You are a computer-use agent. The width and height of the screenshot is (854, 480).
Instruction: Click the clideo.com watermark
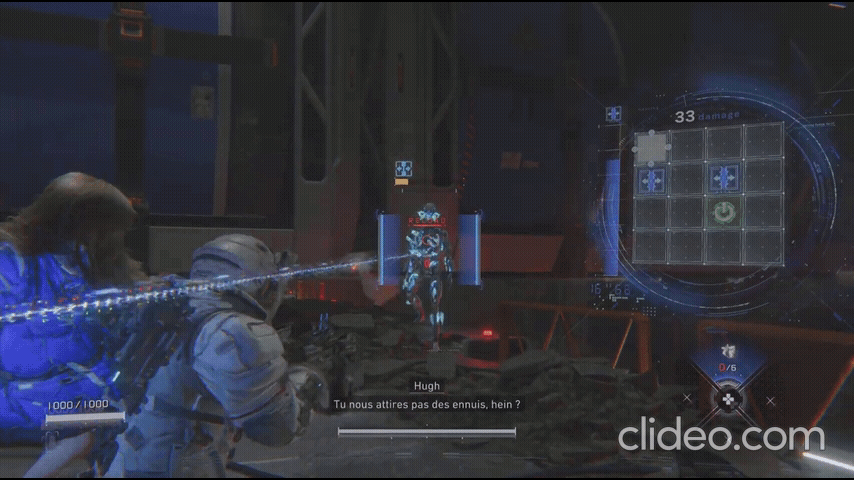[x=720, y=436]
